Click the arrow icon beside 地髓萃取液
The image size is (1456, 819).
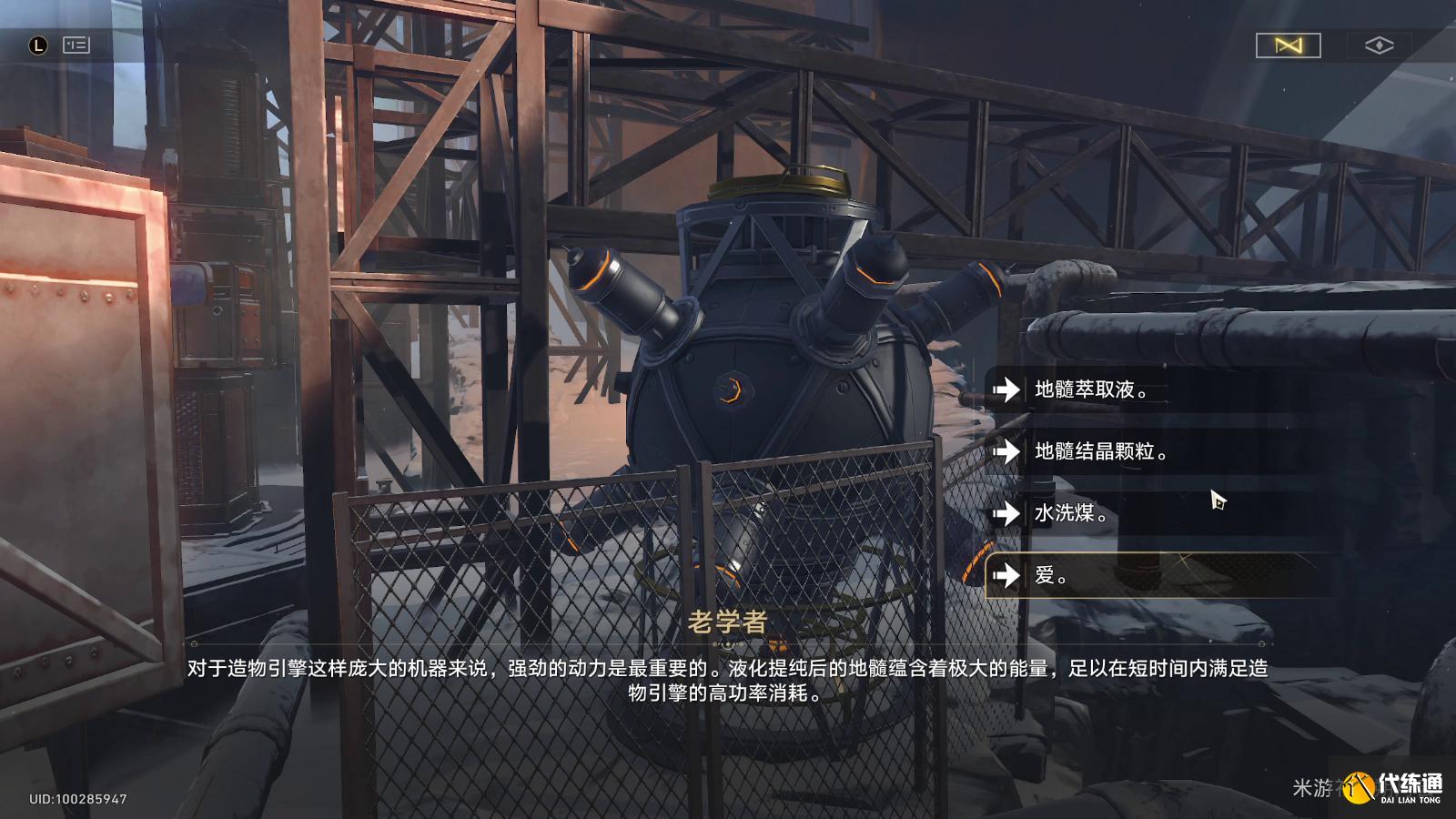pos(1007,389)
